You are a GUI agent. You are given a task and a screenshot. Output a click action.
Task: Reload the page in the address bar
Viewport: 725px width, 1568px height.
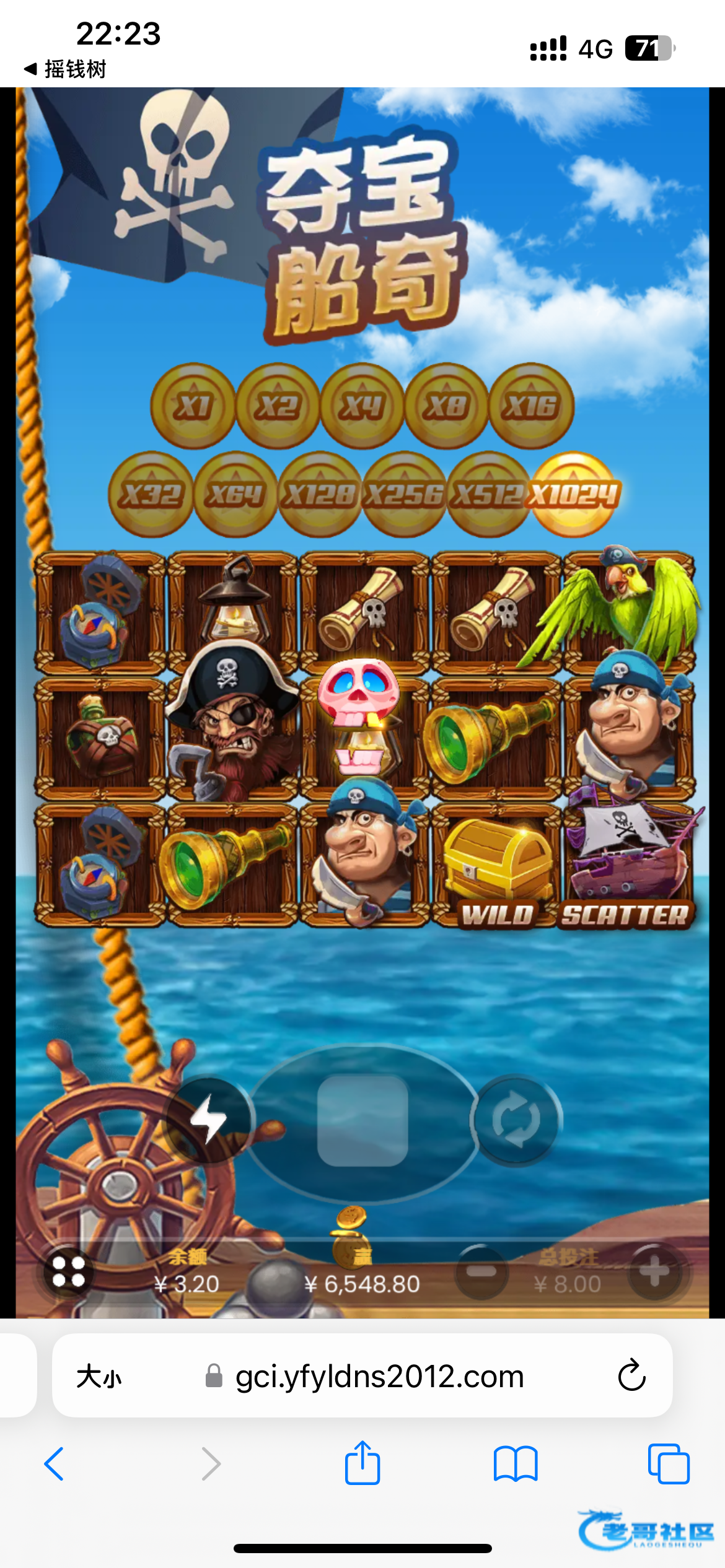tap(631, 1375)
